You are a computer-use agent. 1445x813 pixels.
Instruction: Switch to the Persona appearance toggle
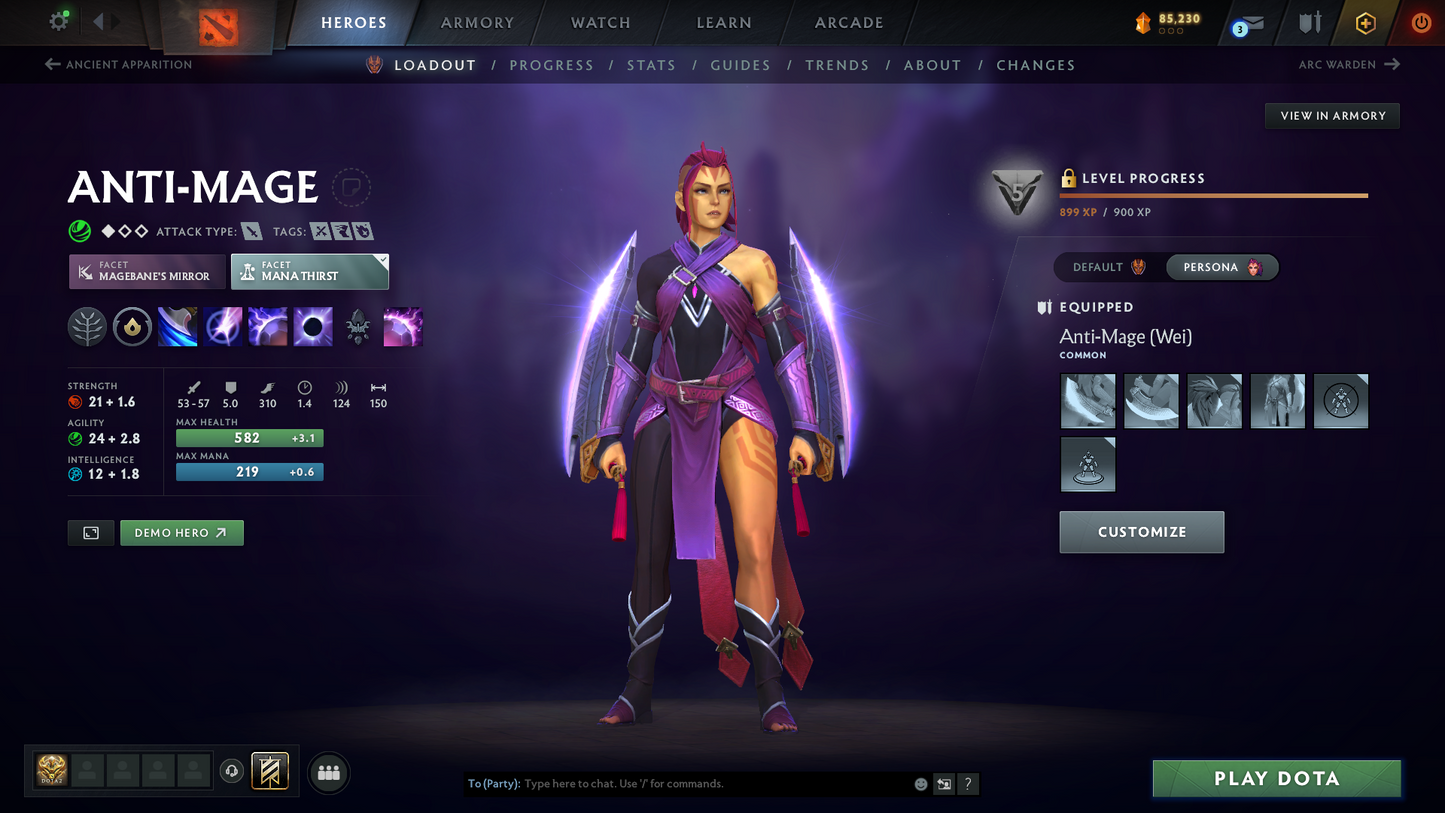[x=1221, y=267]
